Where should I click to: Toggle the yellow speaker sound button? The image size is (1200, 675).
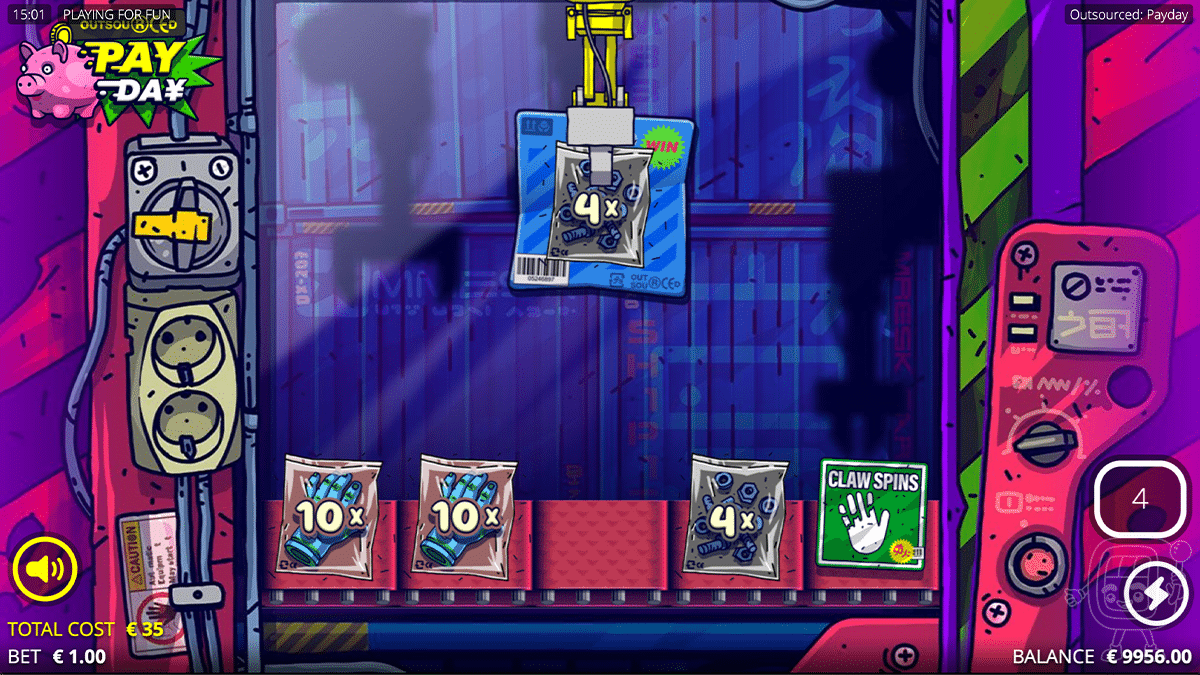coord(45,570)
